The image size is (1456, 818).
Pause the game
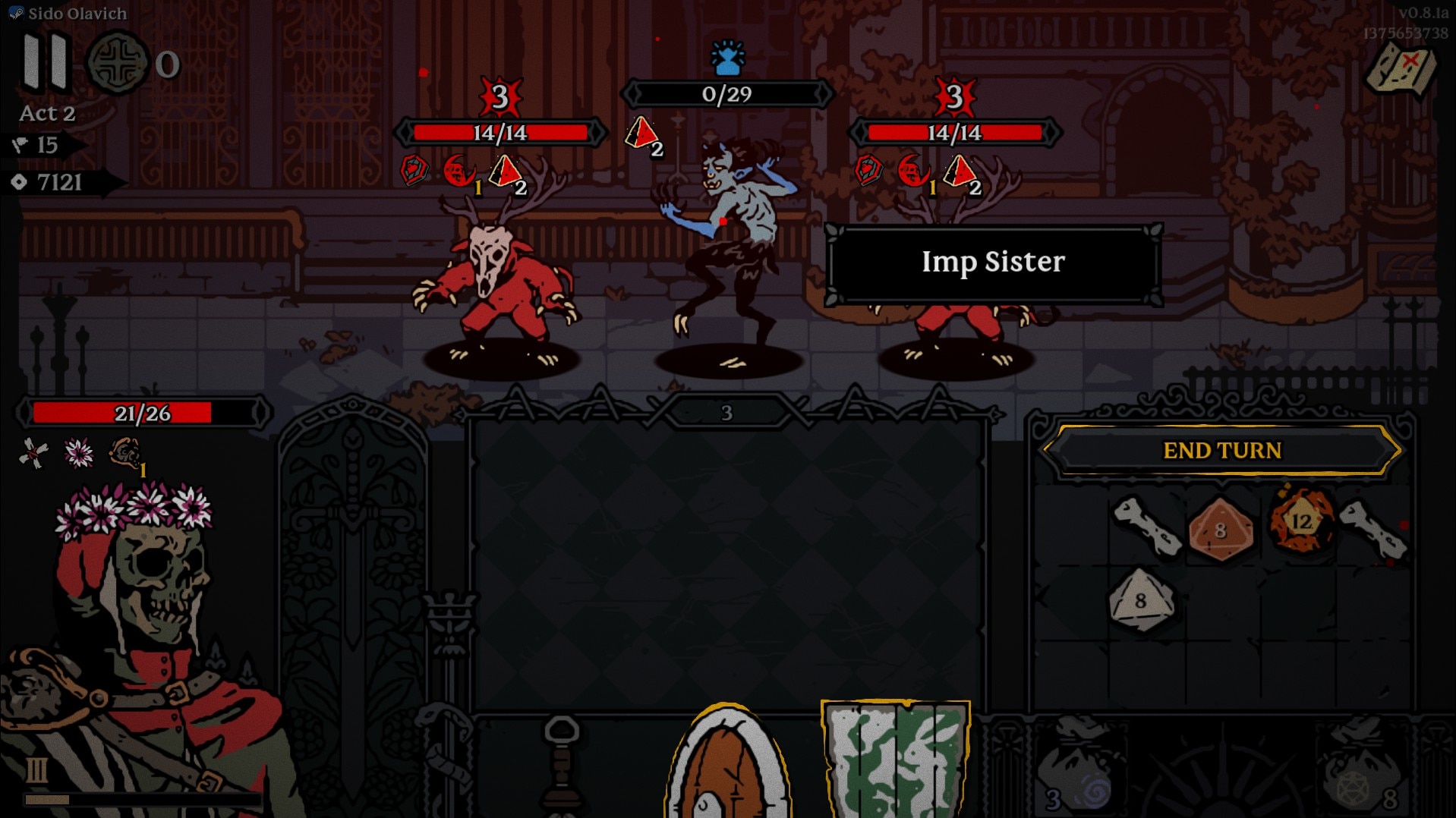click(46, 62)
